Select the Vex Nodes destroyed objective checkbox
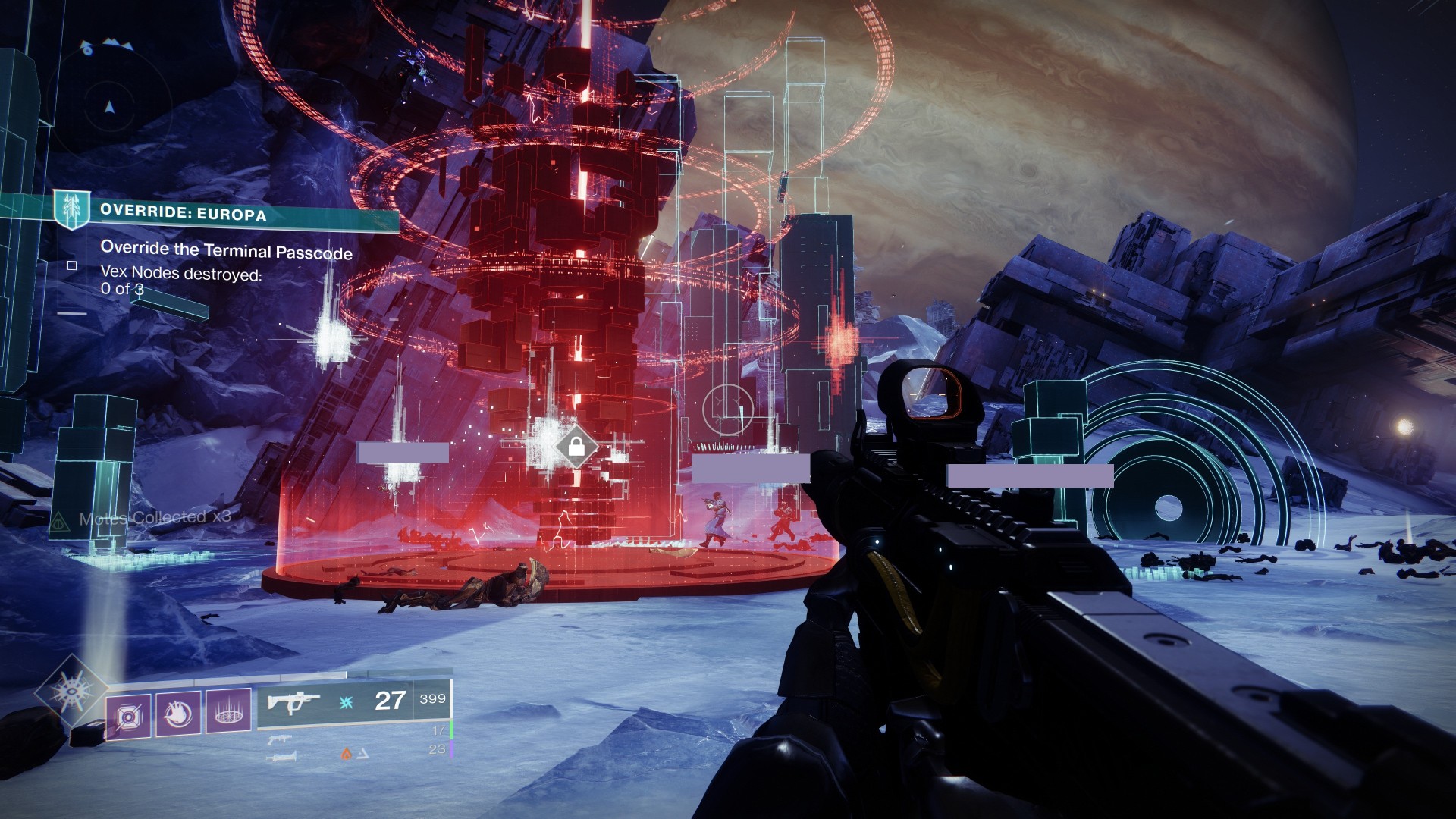Viewport: 1456px width, 819px height. coord(72,265)
